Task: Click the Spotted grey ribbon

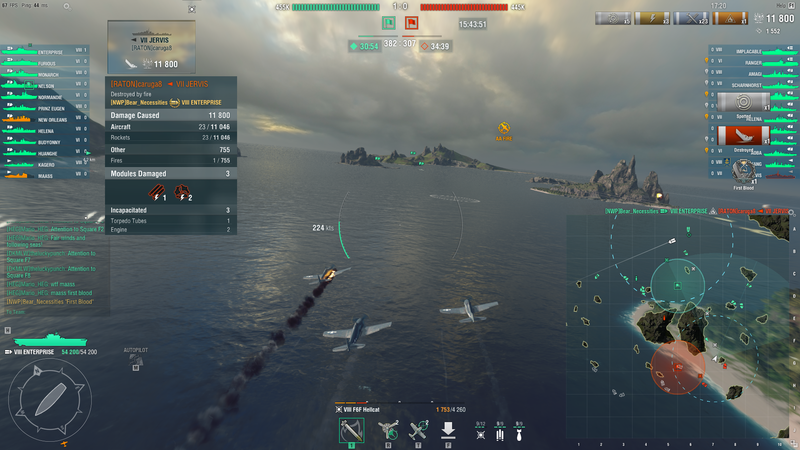Action: tap(743, 103)
